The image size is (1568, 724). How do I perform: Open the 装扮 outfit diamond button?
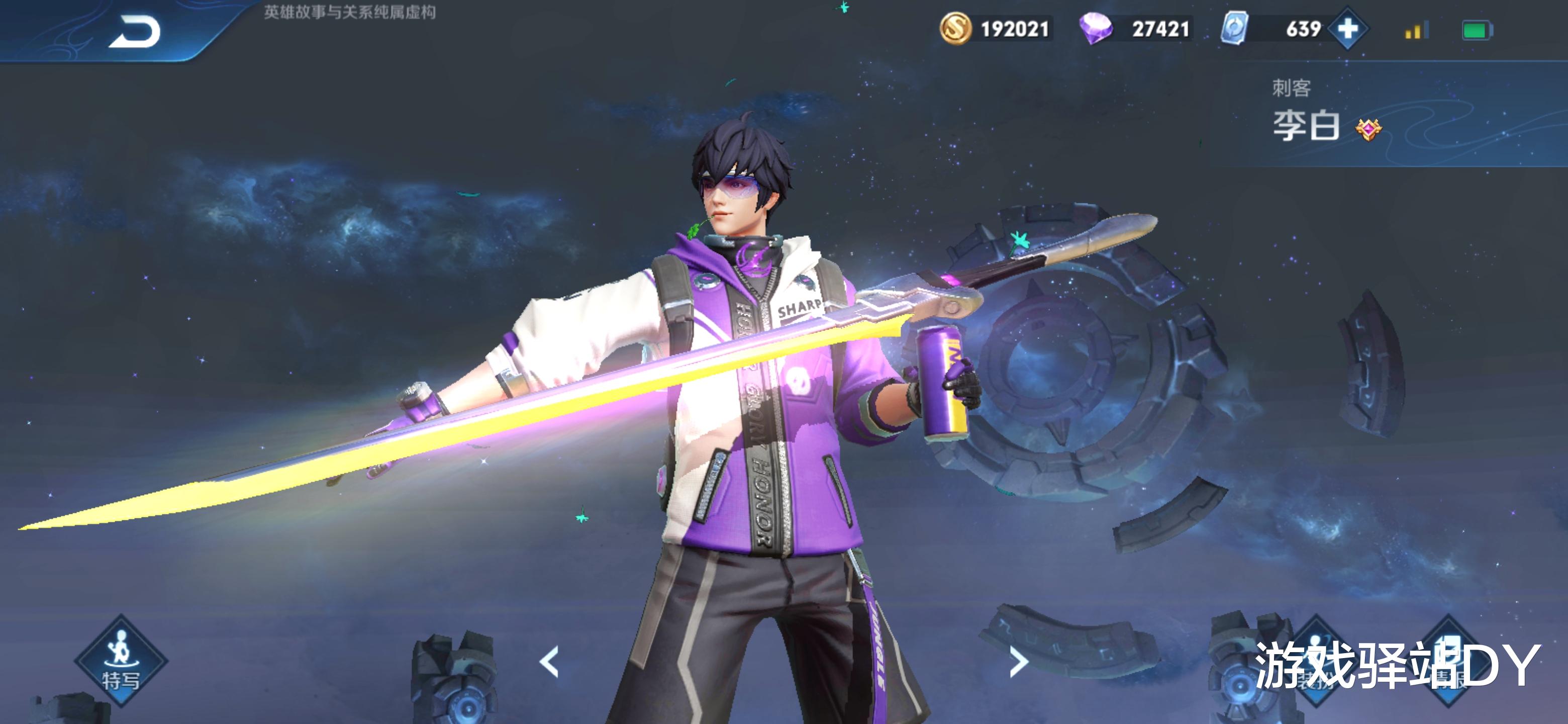(x=1316, y=661)
